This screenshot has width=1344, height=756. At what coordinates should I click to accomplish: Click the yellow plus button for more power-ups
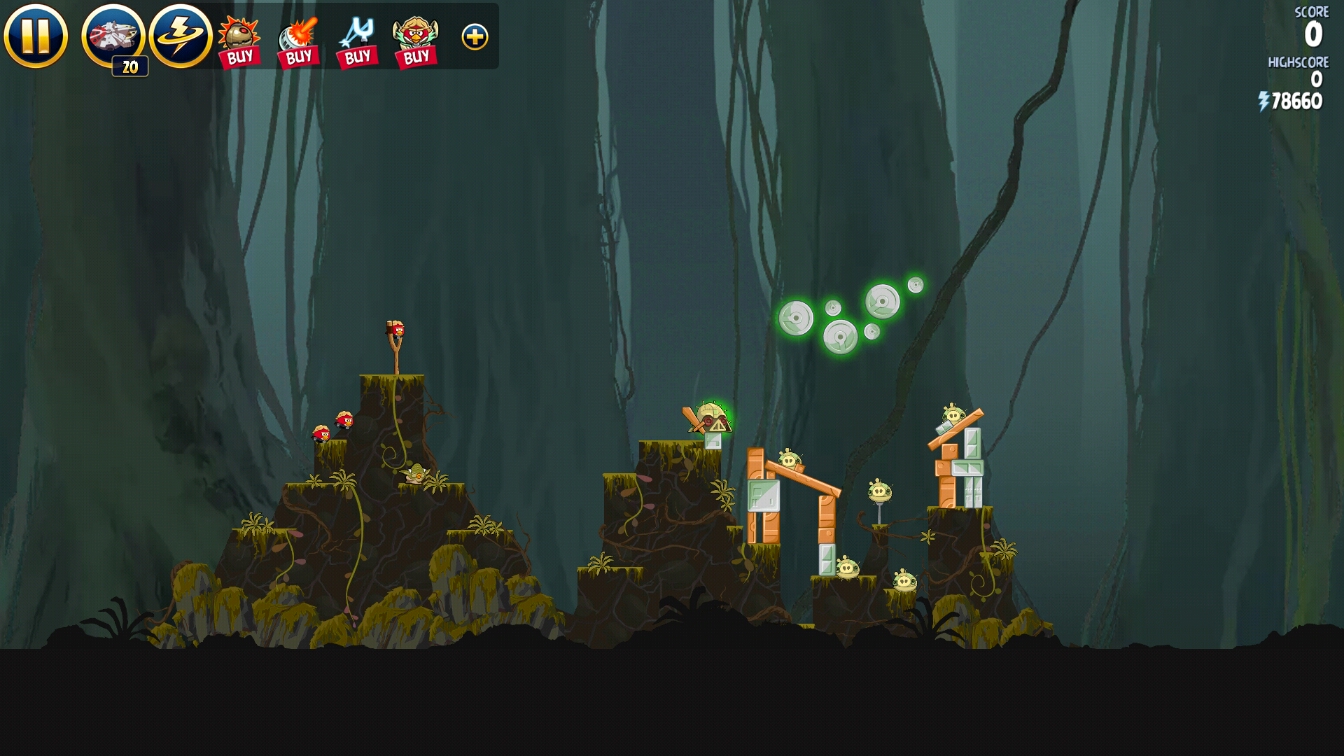point(475,37)
